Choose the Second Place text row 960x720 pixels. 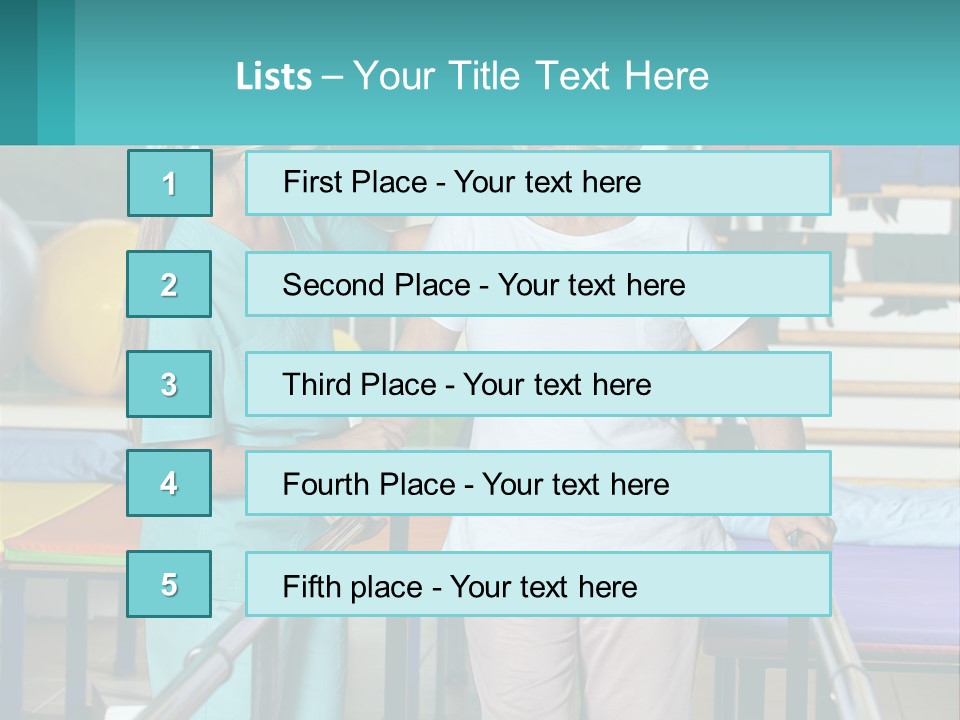(x=538, y=284)
